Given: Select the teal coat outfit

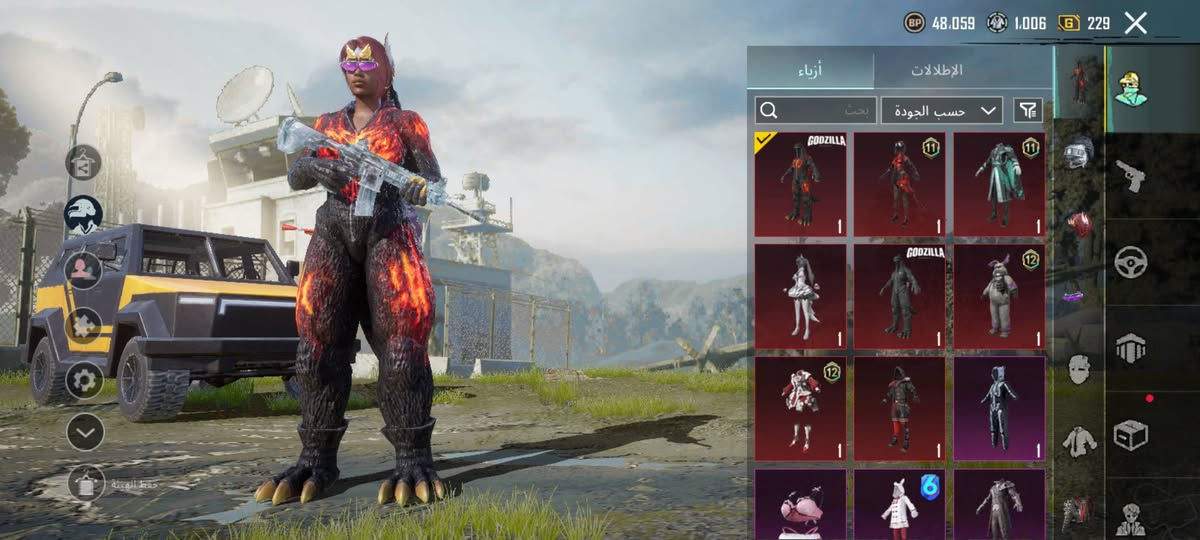Looking at the screenshot, I should pos(999,185).
